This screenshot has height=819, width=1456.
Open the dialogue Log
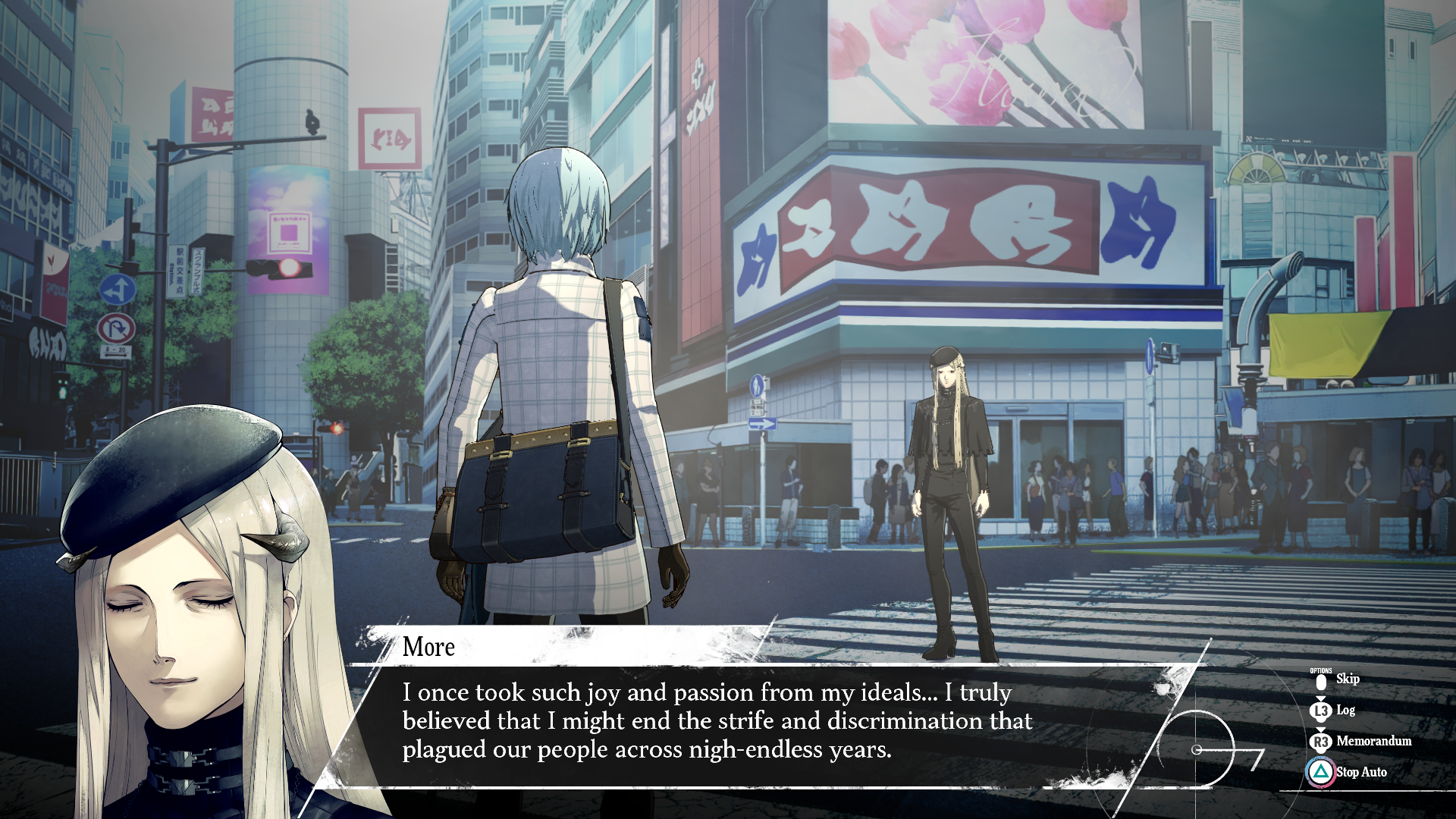coord(1345,710)
